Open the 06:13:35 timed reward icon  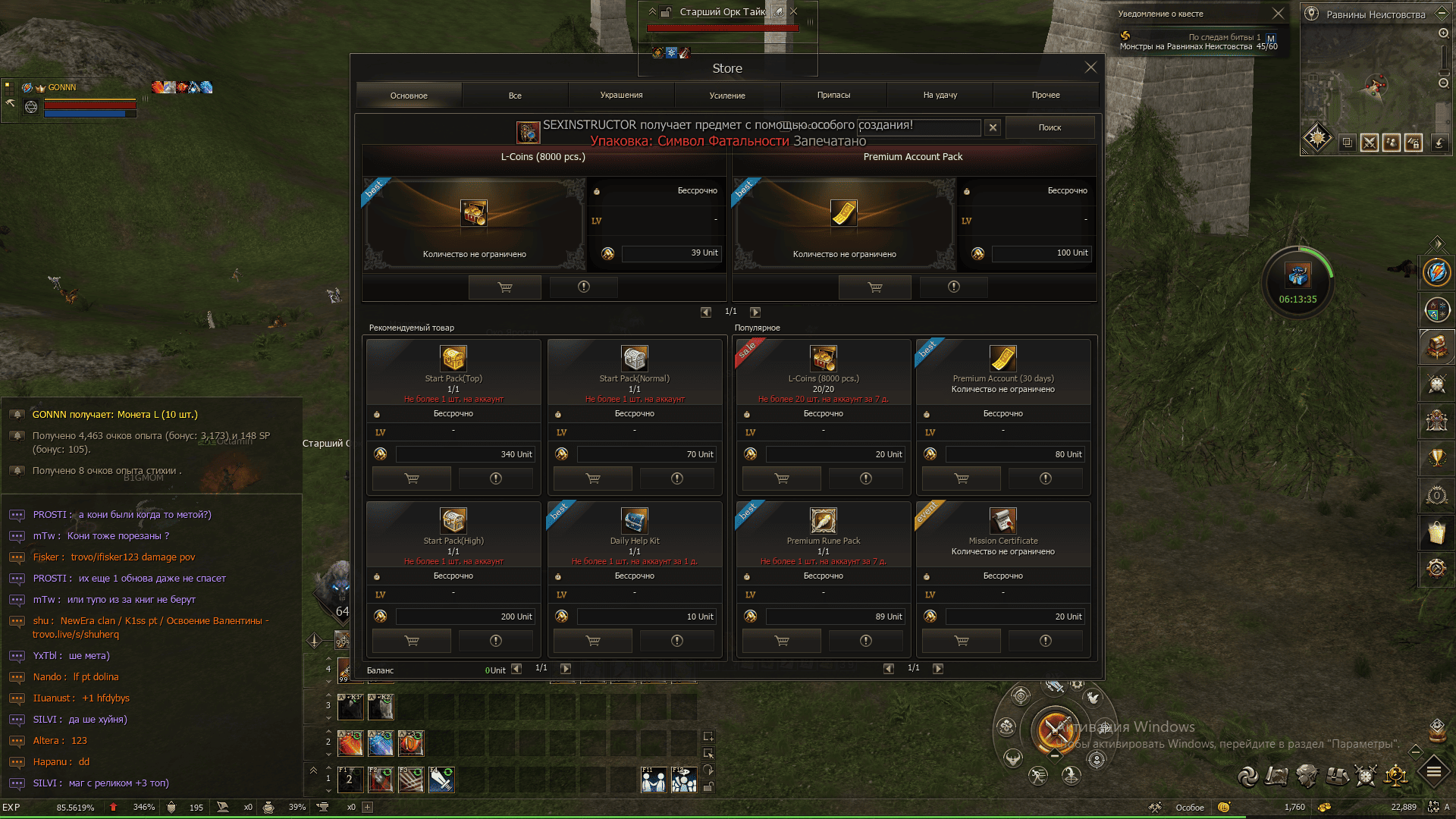[1298, 276]
